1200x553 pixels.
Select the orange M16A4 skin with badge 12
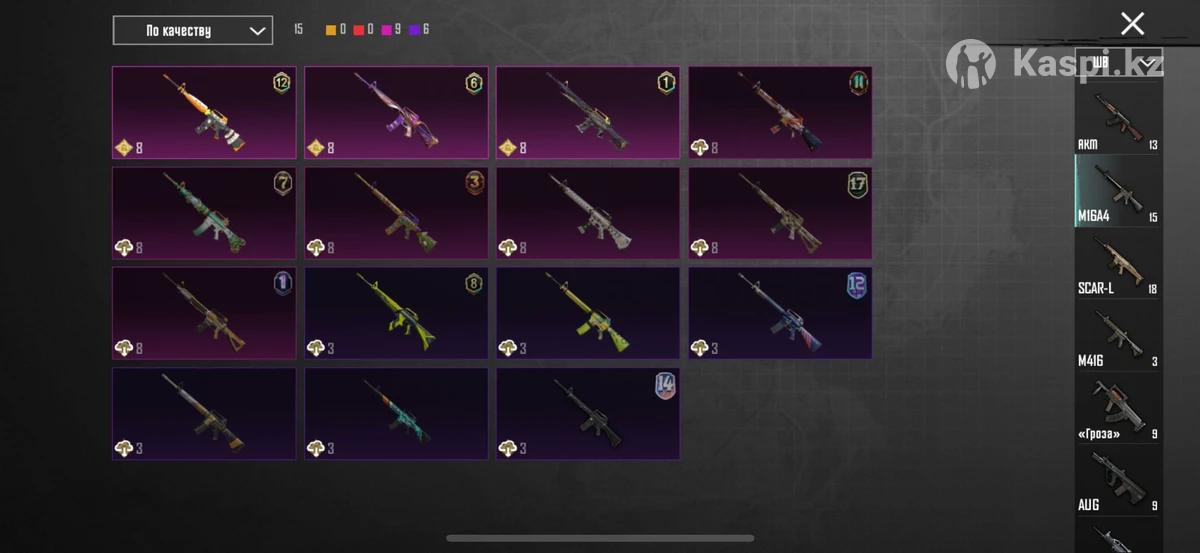204,112
